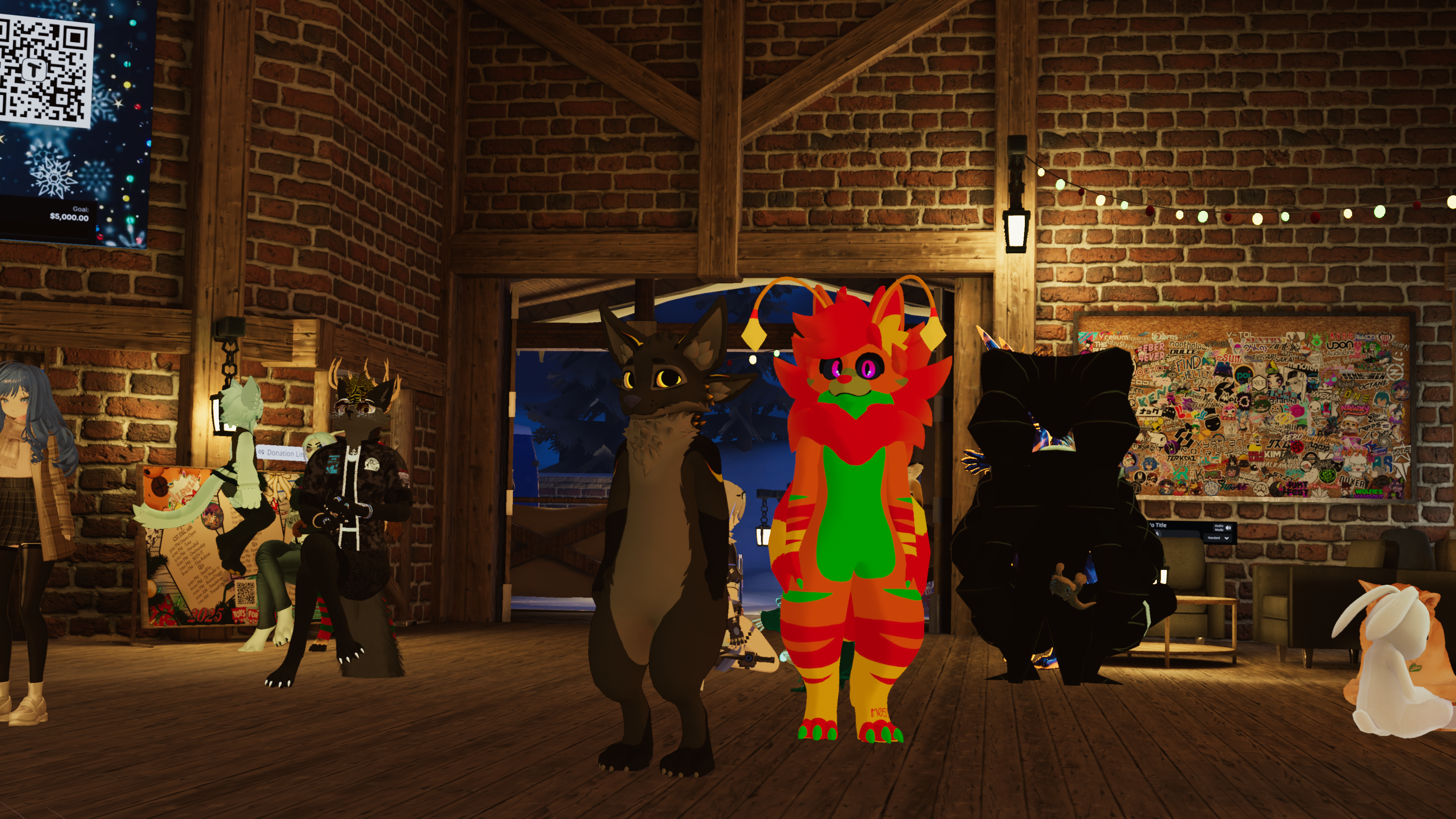Toggle the Audio Mode speaker button
This screenshot has width=1456, height=819.
pos(1228,528)
